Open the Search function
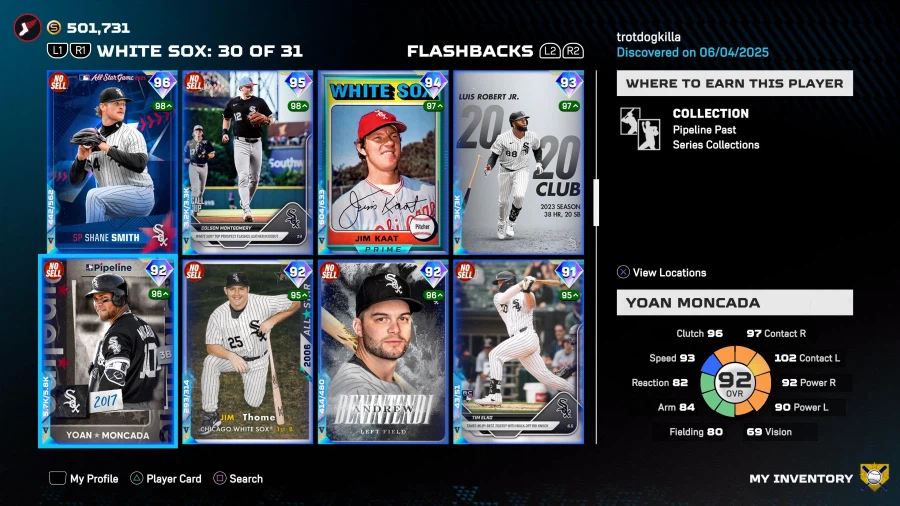900x506 pixels. [x=237, y=479]
